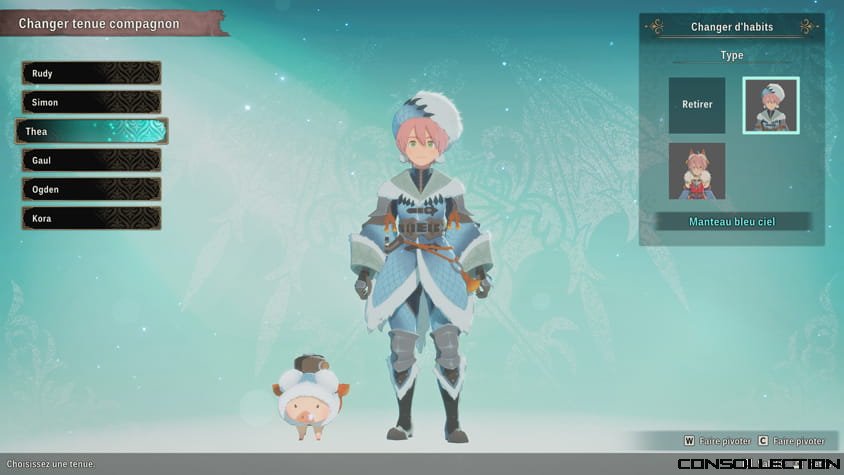844x475 pixels.
Task: Click the Retirer outfit option
Action: 697,105
